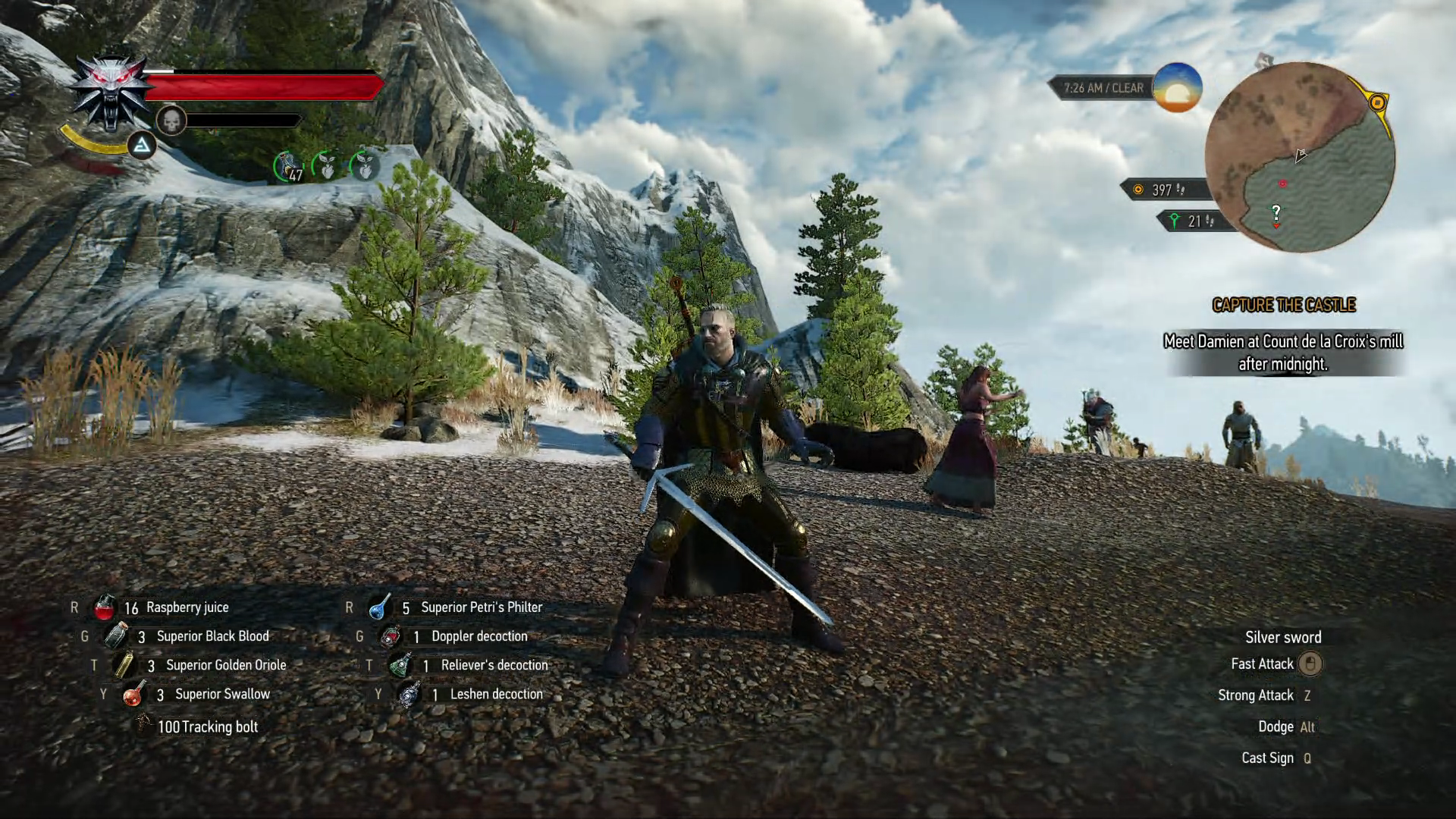Select the Capture the Castle quest tracker
The image size is (1456, 819).
coord(1283,305)
